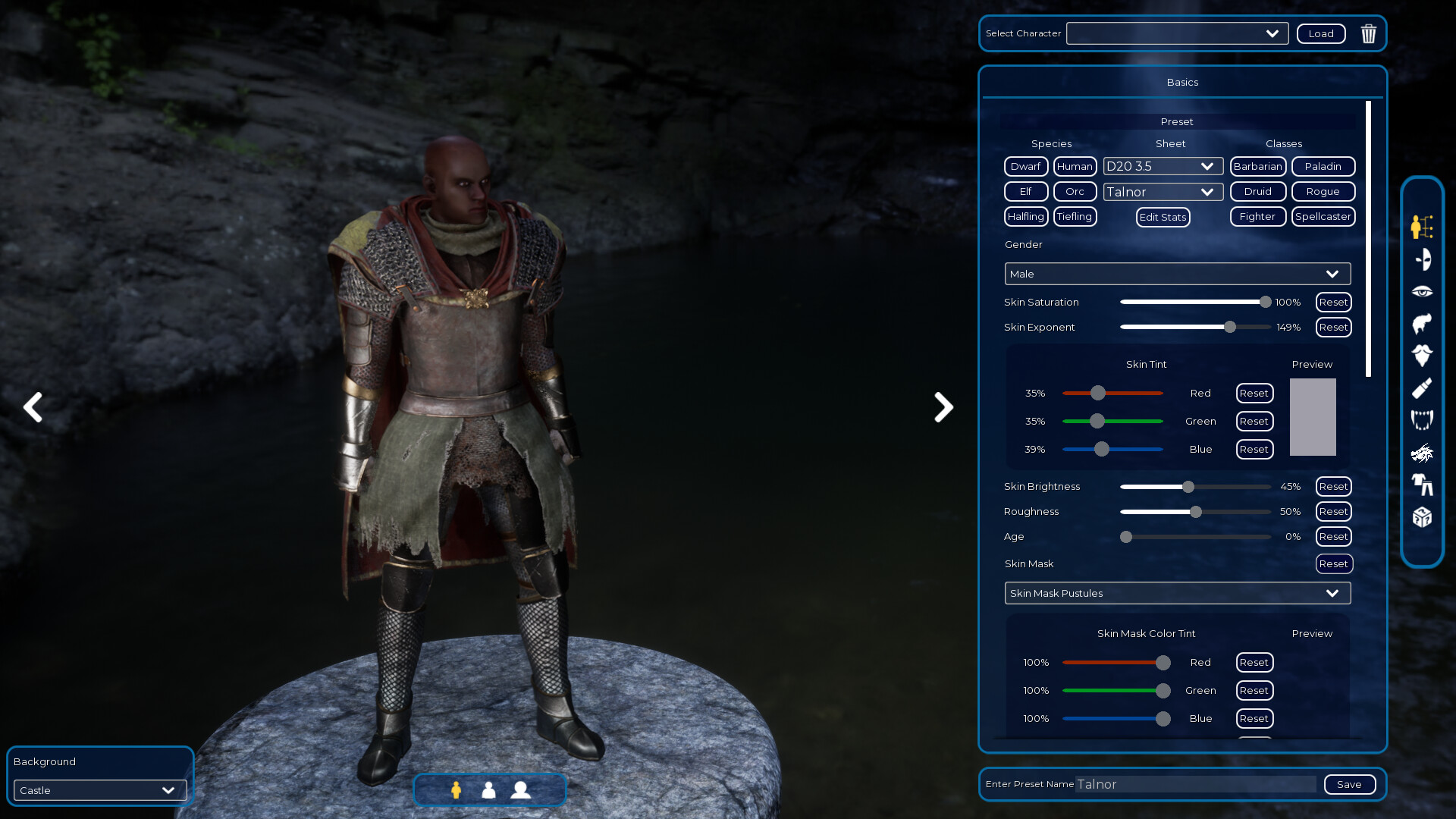Open the Gender dropdown

1176,274
